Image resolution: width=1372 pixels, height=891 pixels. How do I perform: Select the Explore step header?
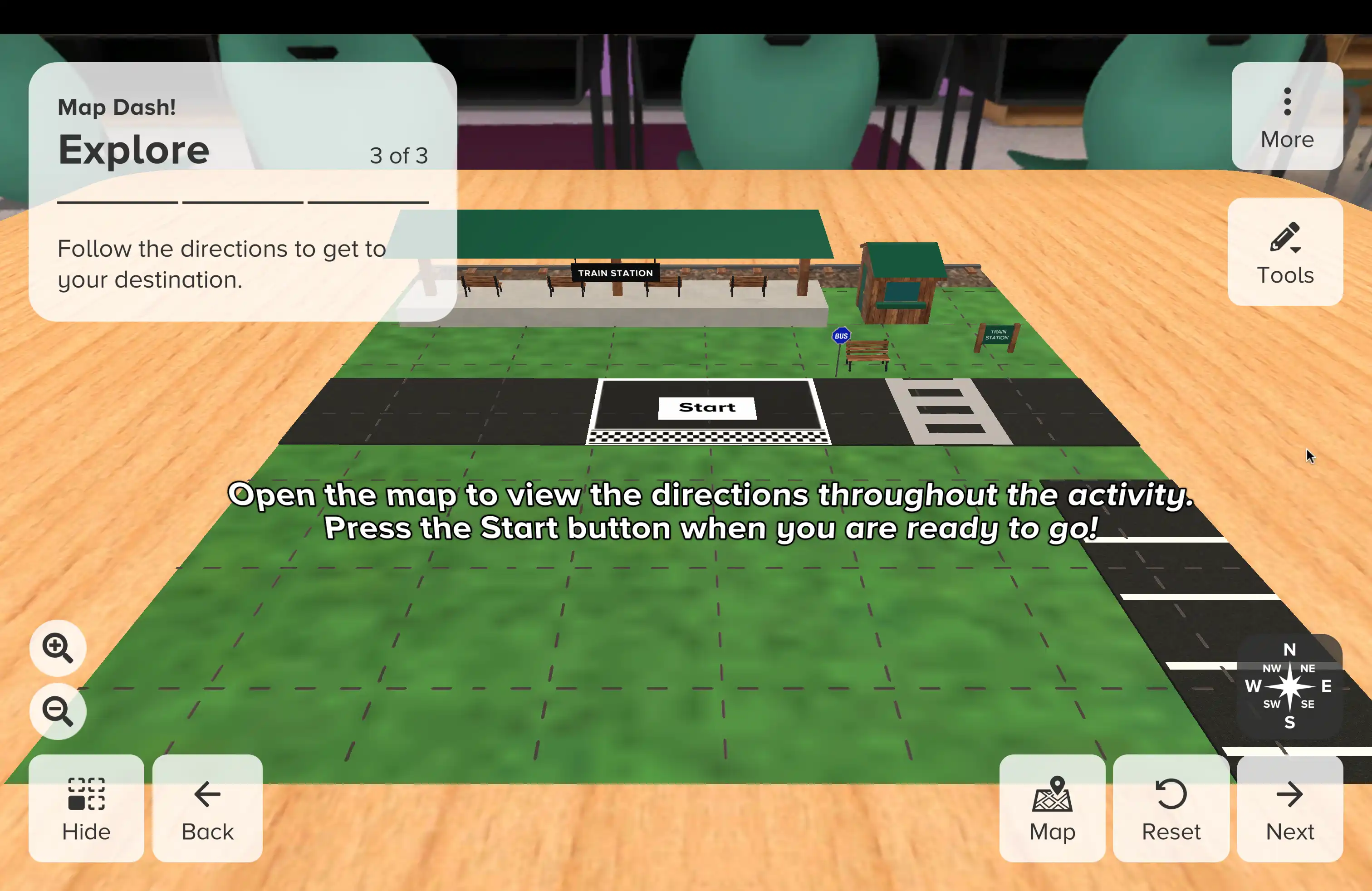(134, 149)
